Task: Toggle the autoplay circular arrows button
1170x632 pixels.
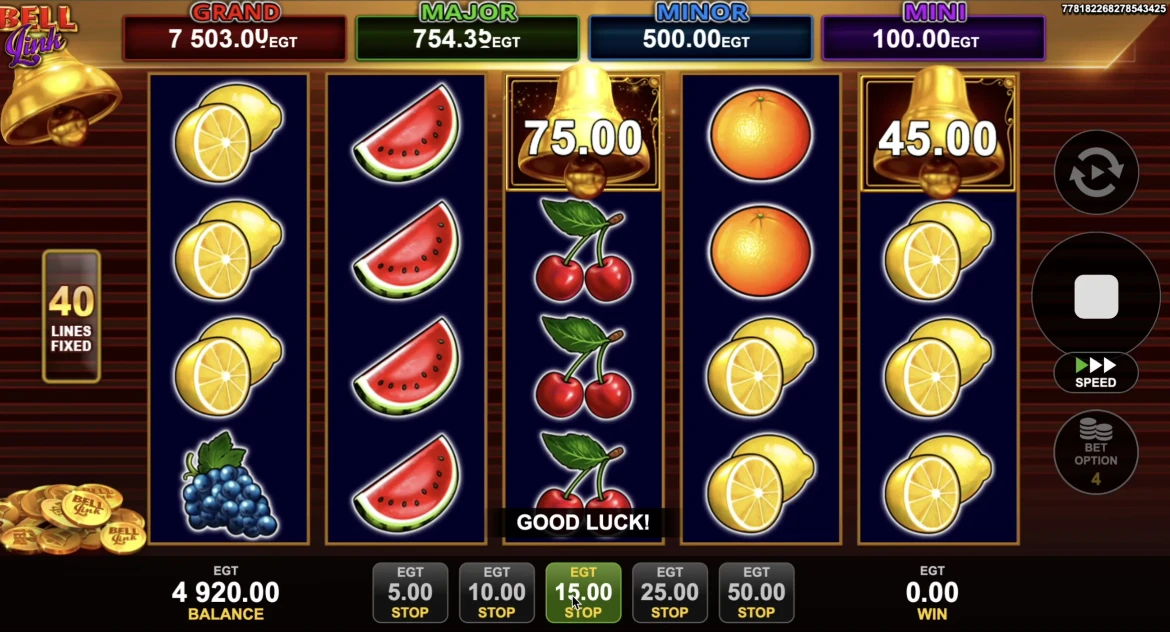Action: [1096, 172]
